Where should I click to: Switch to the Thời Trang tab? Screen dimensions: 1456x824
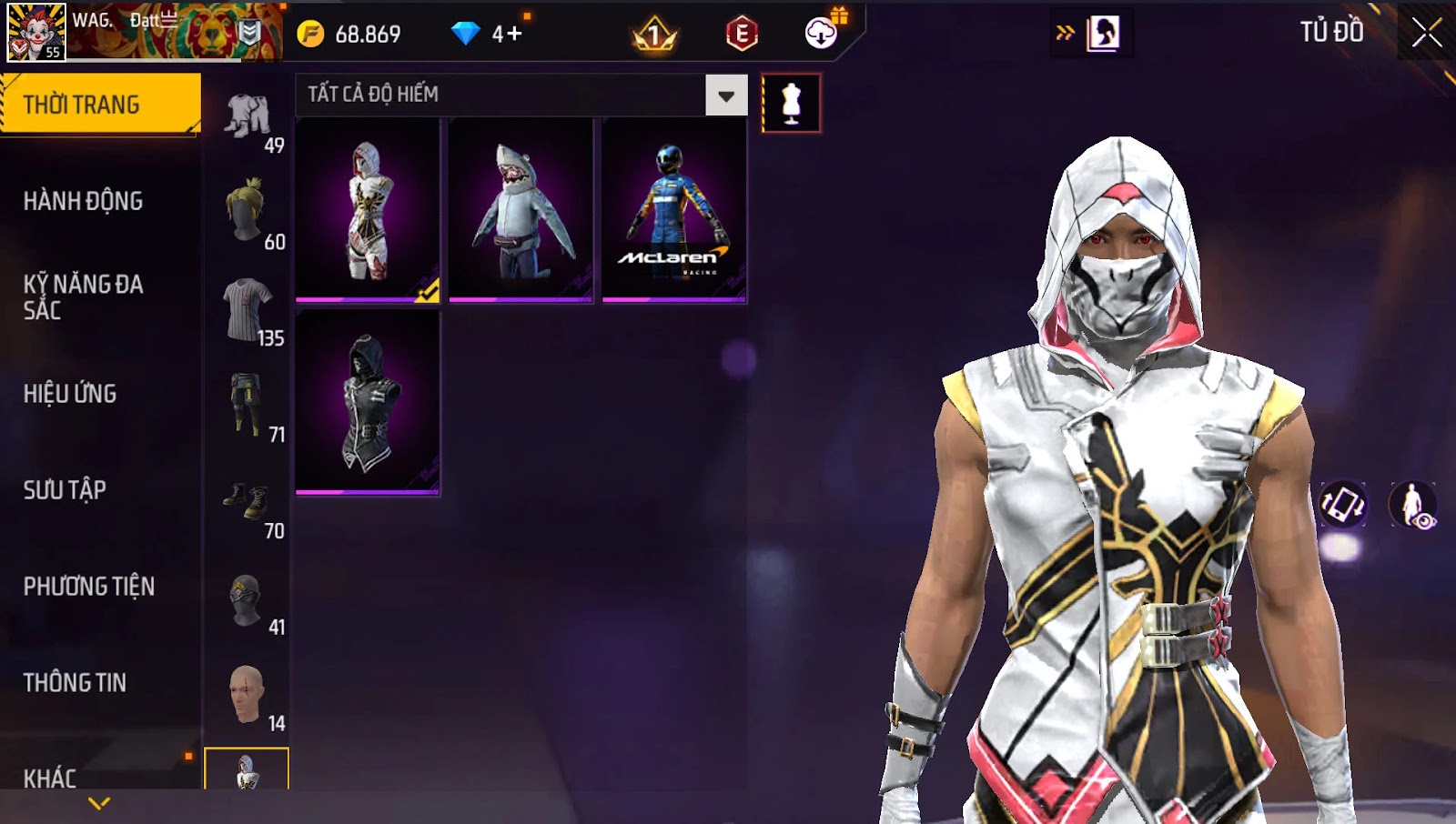[x=98, y=105]
